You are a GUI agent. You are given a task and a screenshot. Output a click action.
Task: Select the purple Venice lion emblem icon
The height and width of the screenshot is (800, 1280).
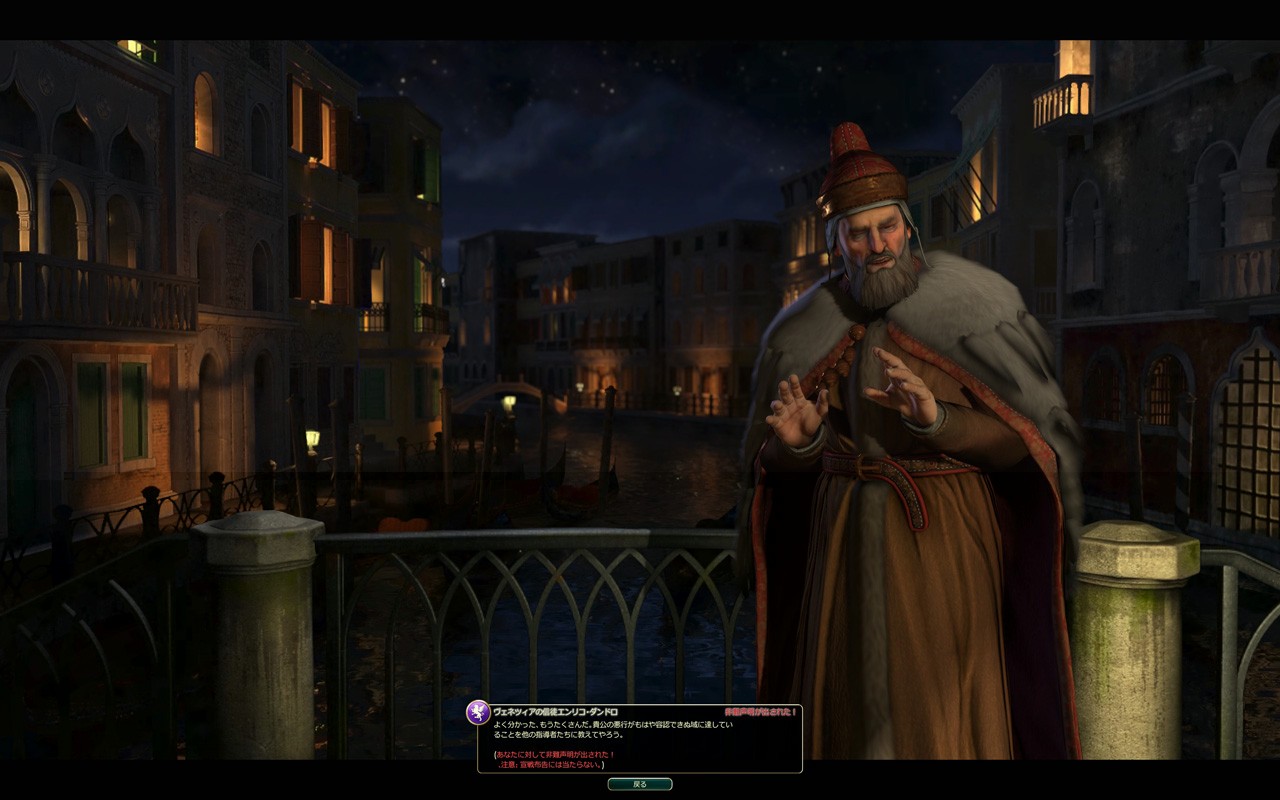pyautogui.click(x=478, y=712)
